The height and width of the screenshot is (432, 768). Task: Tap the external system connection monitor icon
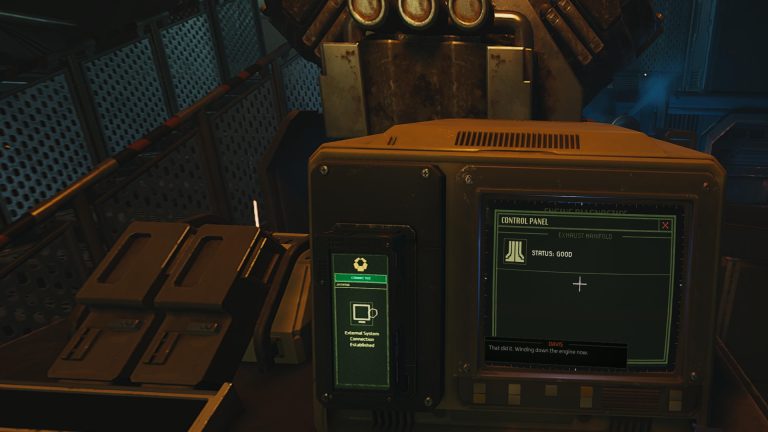(361, 313)
